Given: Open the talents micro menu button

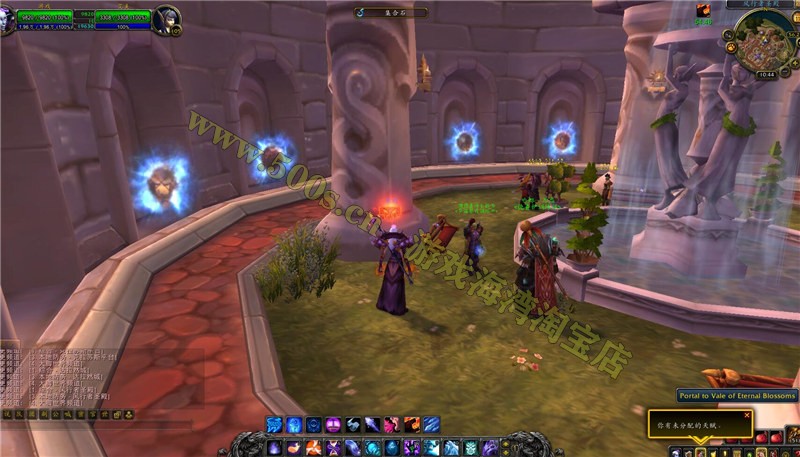Looking at the screenshot, I should click(x=699, y=452).
